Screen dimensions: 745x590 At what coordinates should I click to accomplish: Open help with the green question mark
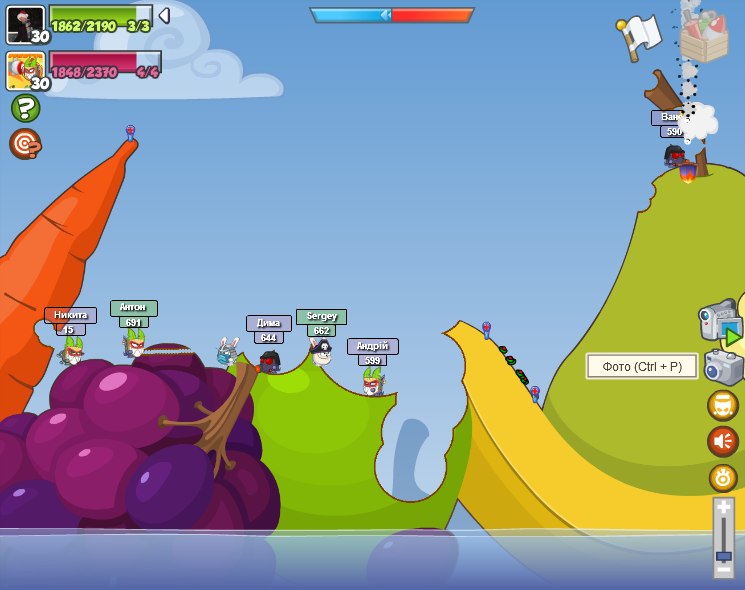[25, 108]
